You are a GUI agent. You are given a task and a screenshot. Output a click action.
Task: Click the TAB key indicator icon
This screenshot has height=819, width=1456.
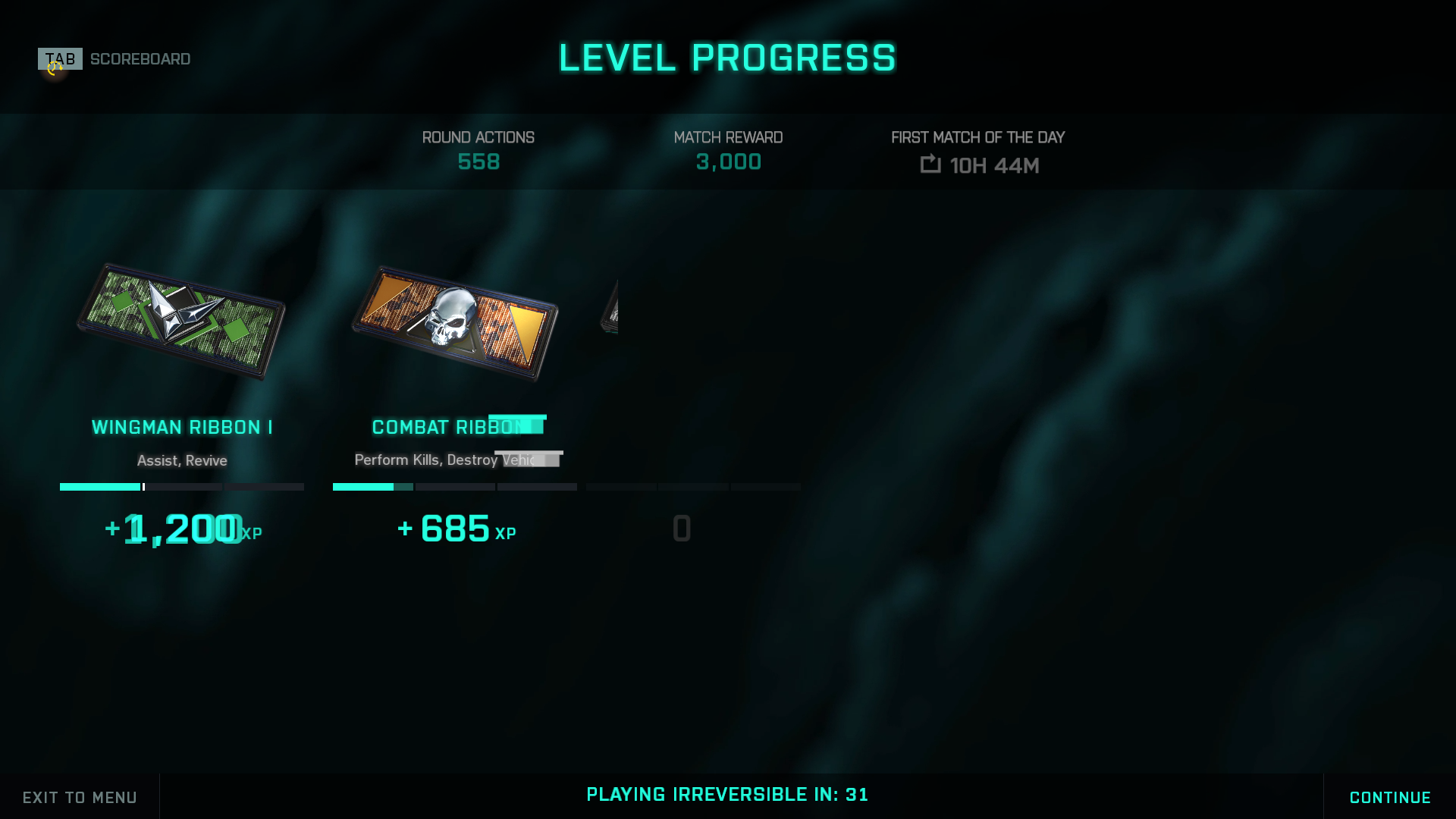(59, 58)
